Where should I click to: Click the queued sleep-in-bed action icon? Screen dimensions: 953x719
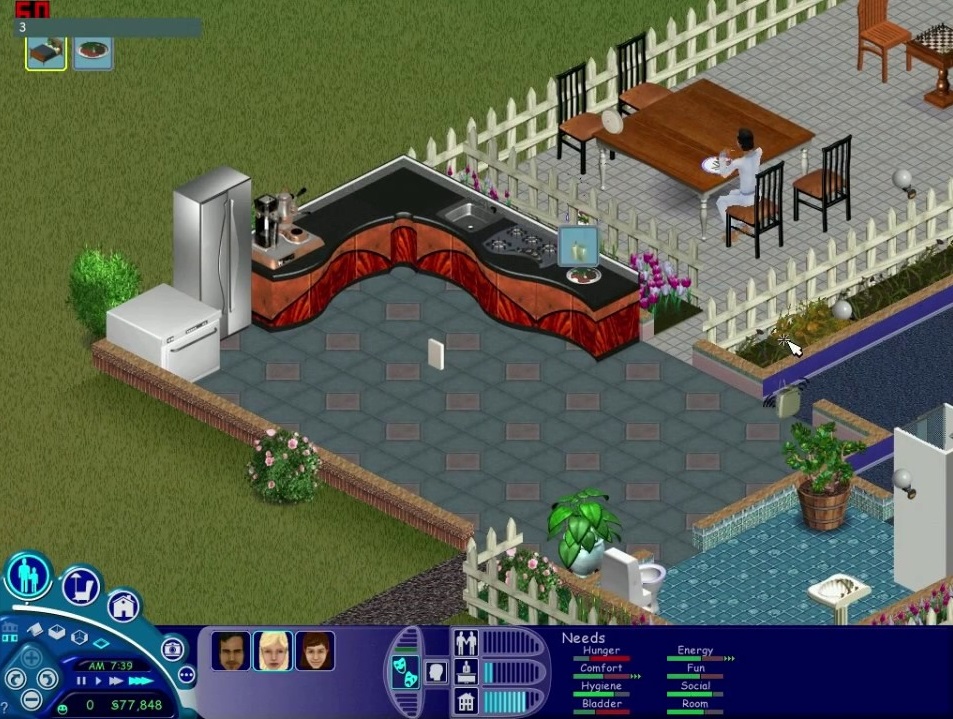[46, 53]
